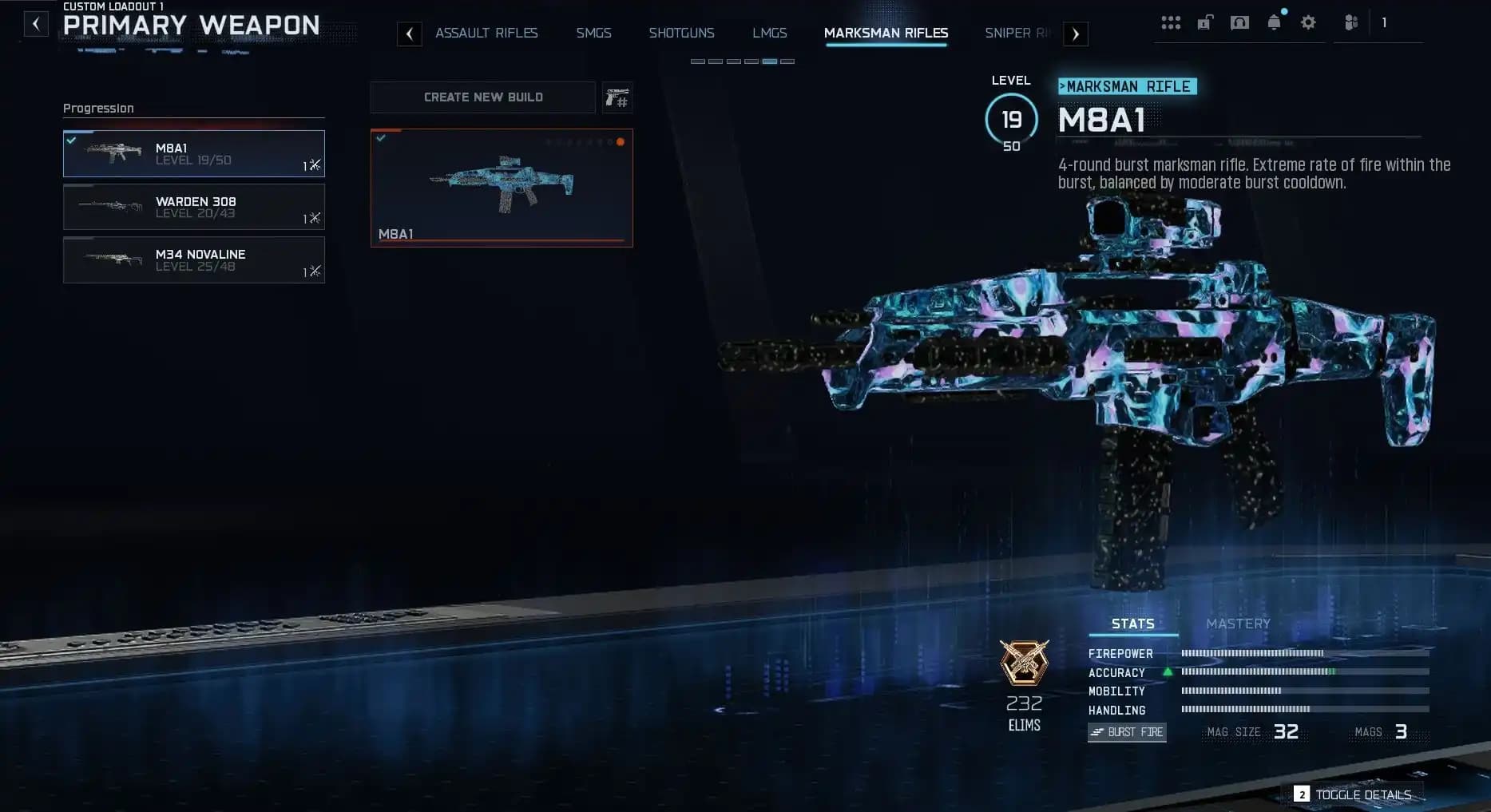The height and width of the screenshot is (812, 1491).
Task: Open the SHOTGUNS category
Action: [x=682, y=33]
